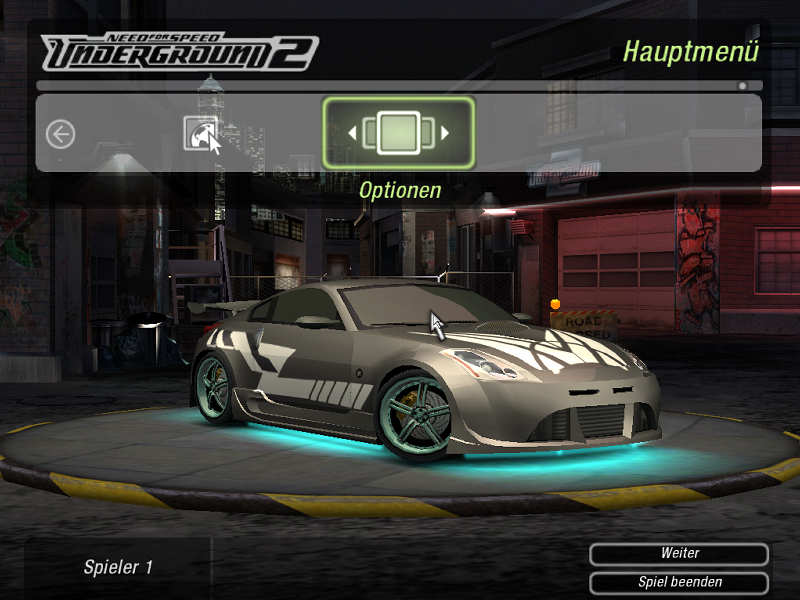Viewport: 800px width, 600px height.
Task: Click the small right arrow on Optionen tile
Action: (x=445, y=133)
